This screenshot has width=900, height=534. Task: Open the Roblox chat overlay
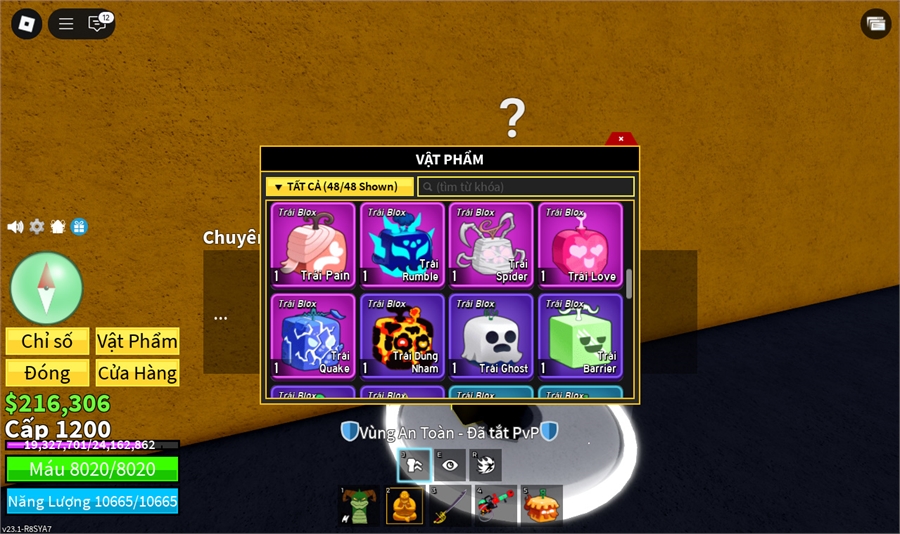(98, 24)
